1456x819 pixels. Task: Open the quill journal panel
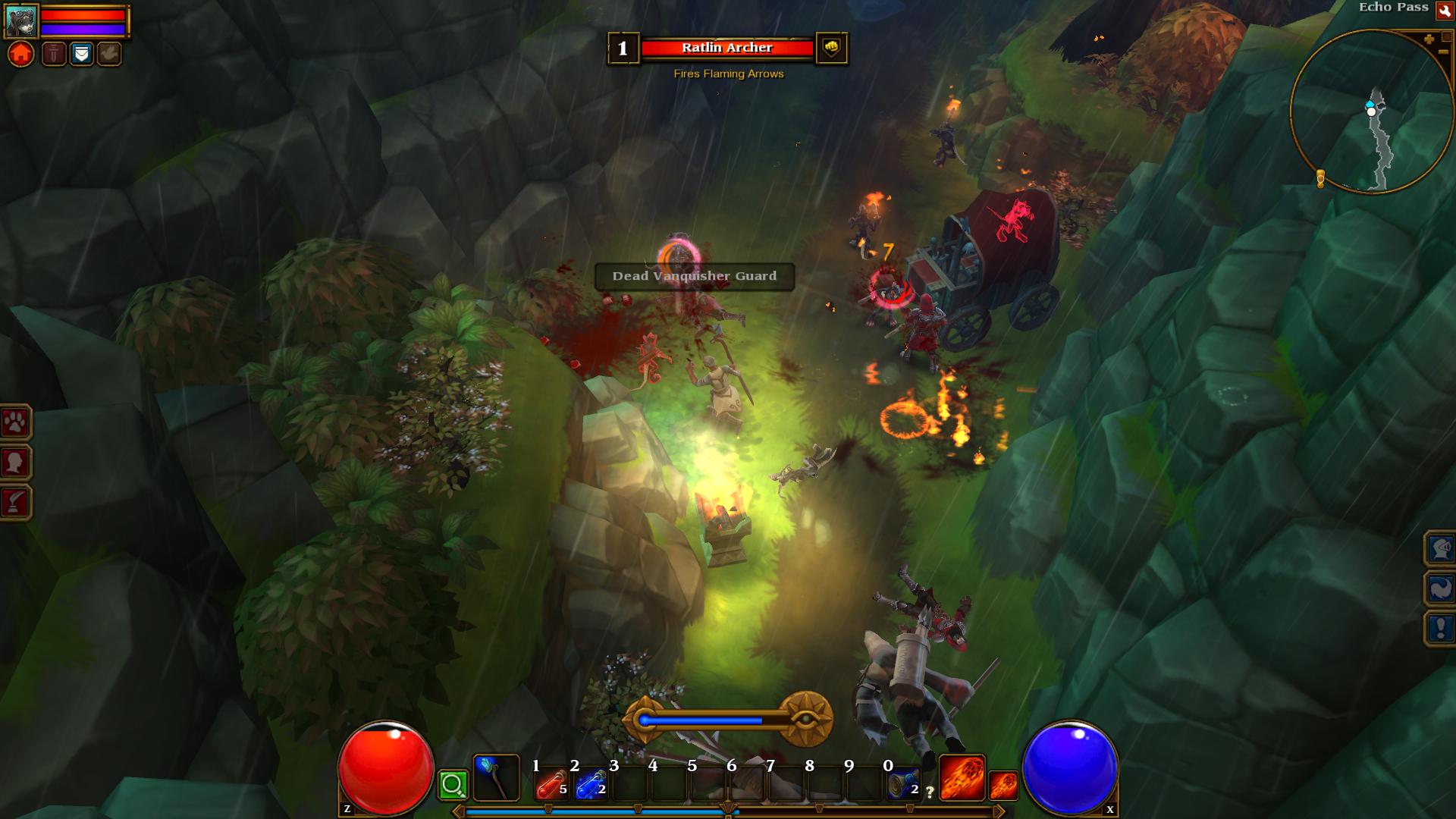click(15, 502)
